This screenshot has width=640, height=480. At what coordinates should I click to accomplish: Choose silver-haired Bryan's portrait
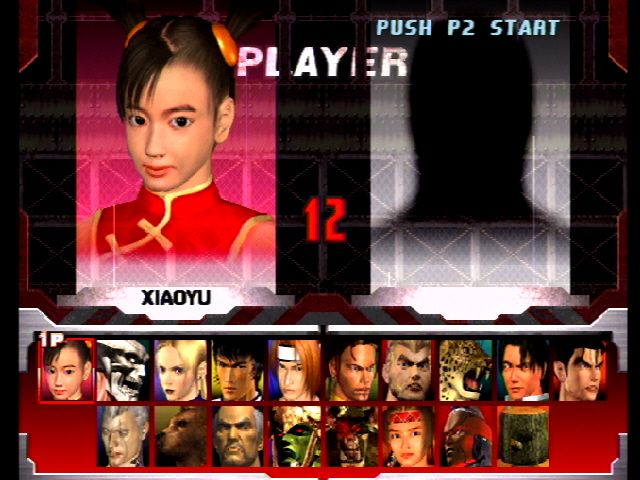(x=124, y=435)
